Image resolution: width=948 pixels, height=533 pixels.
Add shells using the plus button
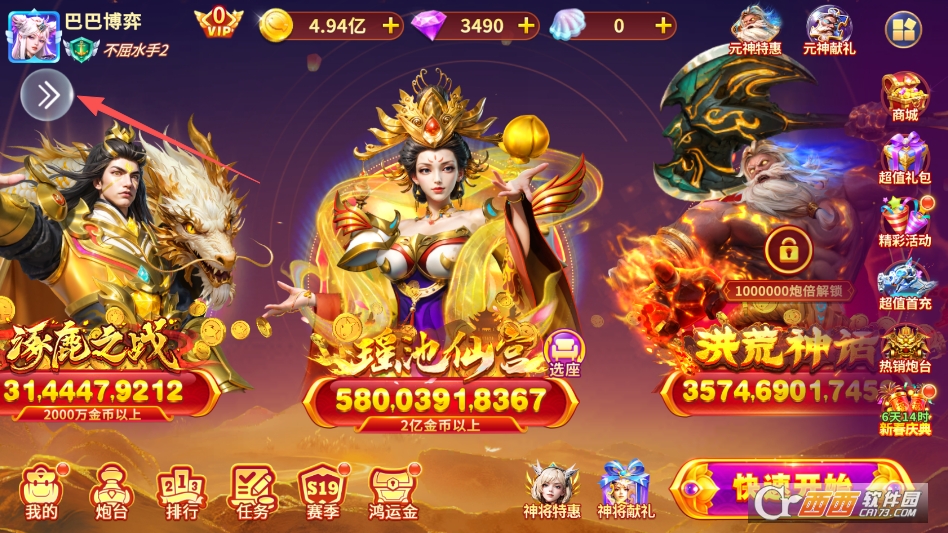pos(662,26)
